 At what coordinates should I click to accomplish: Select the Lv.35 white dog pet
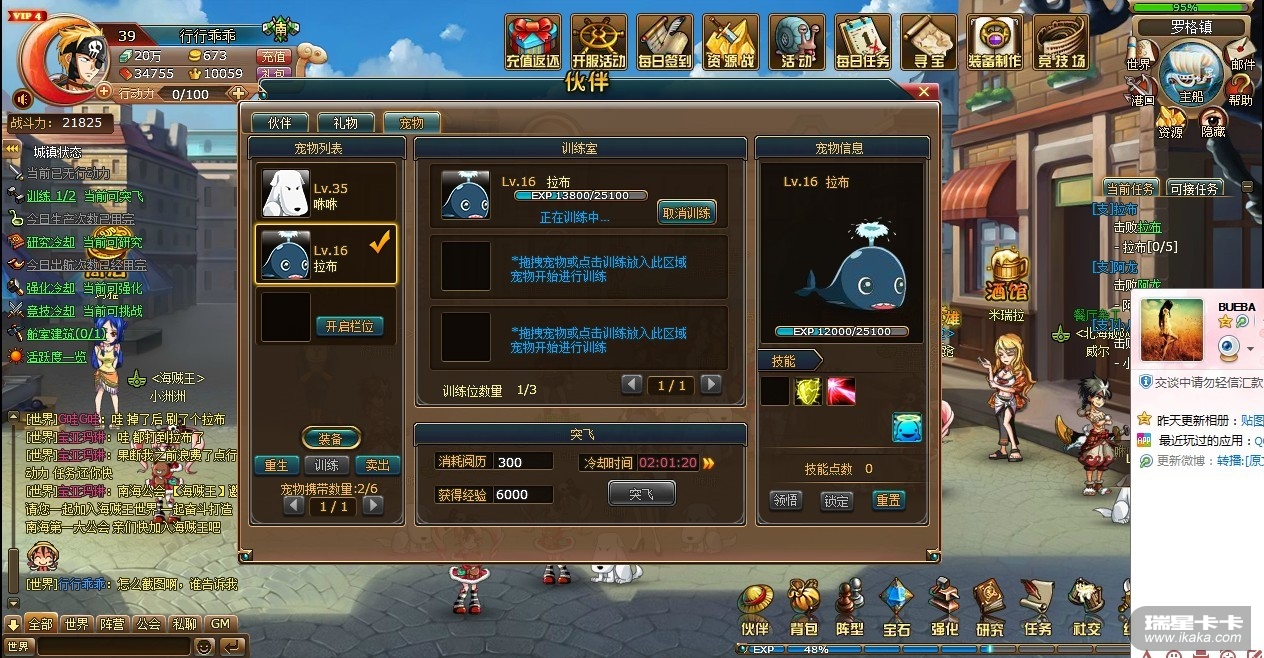click(x=327, y=192)
